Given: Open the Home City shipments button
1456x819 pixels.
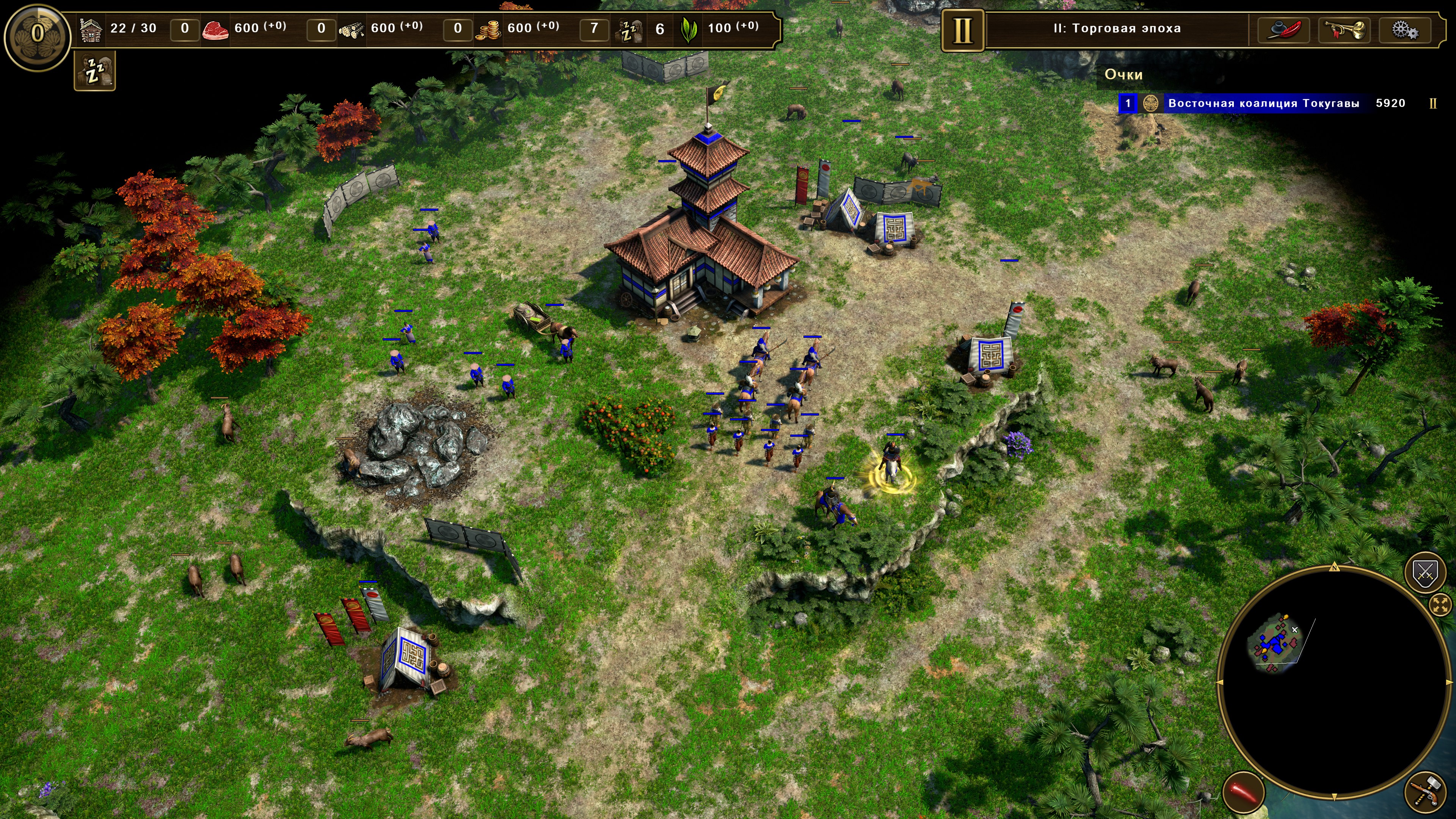Looking at the screenshot, I should [37, 33].
